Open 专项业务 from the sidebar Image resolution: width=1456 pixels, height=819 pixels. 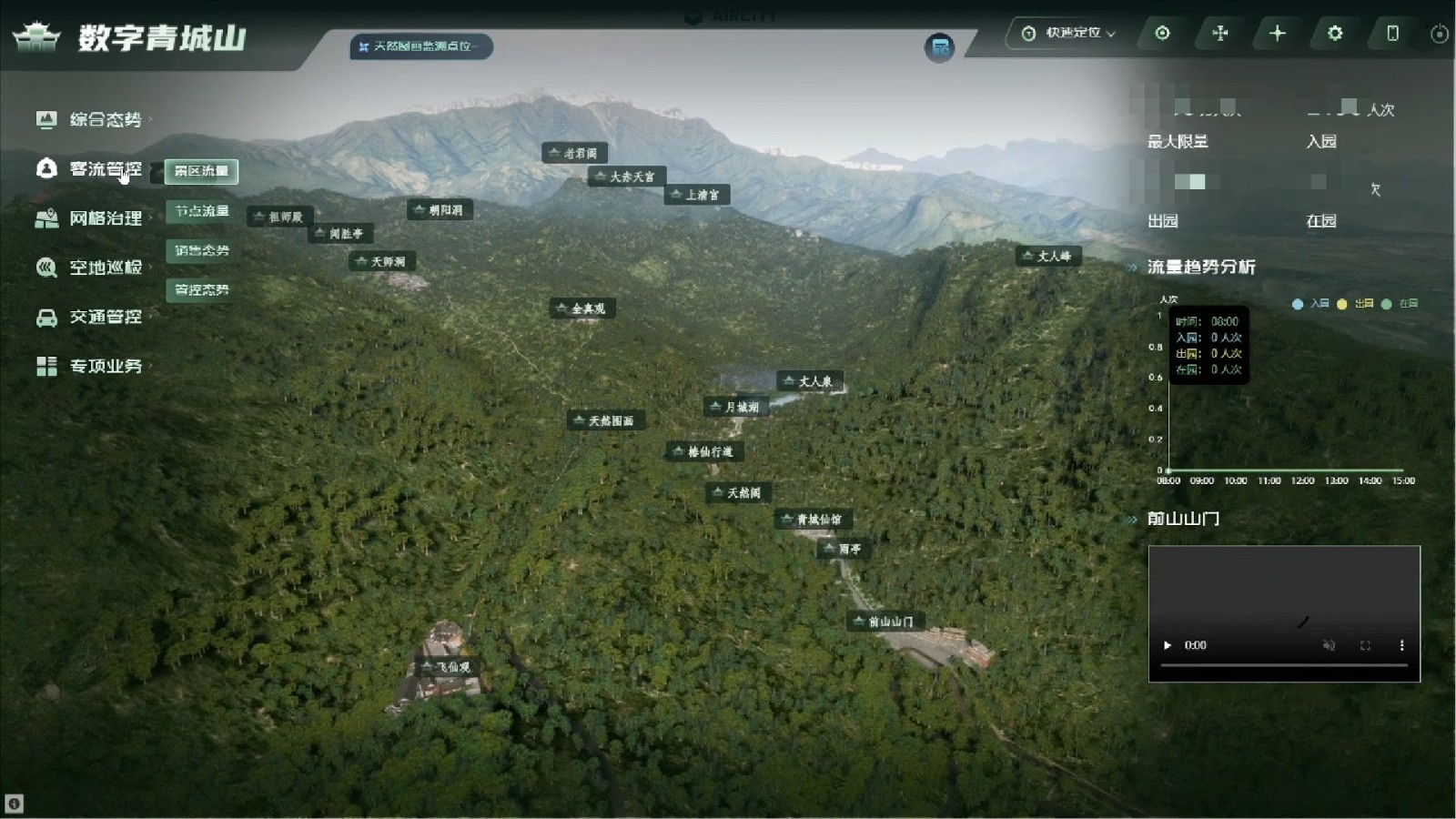[105, 366]
